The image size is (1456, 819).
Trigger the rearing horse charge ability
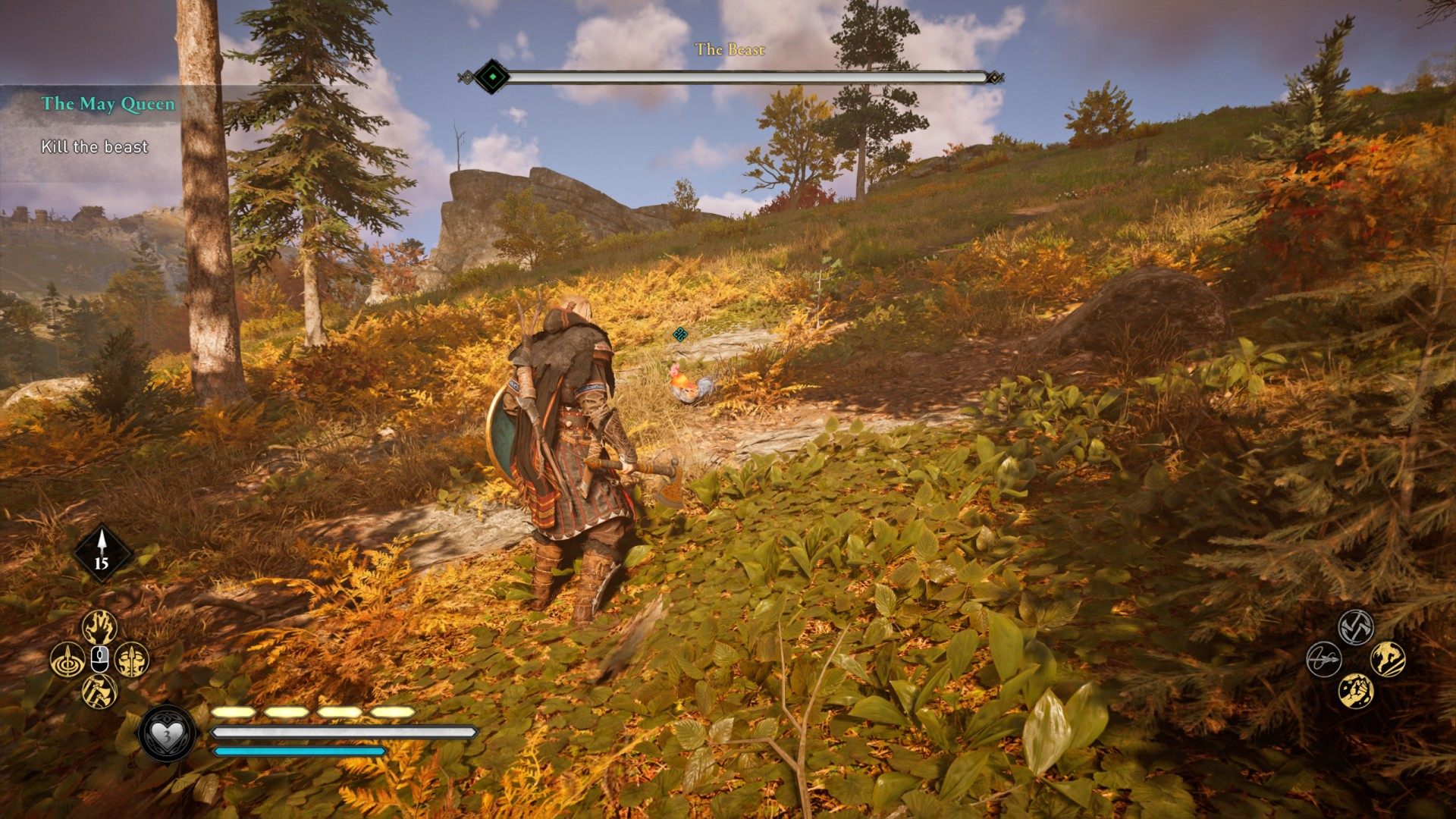(1388, 659)
